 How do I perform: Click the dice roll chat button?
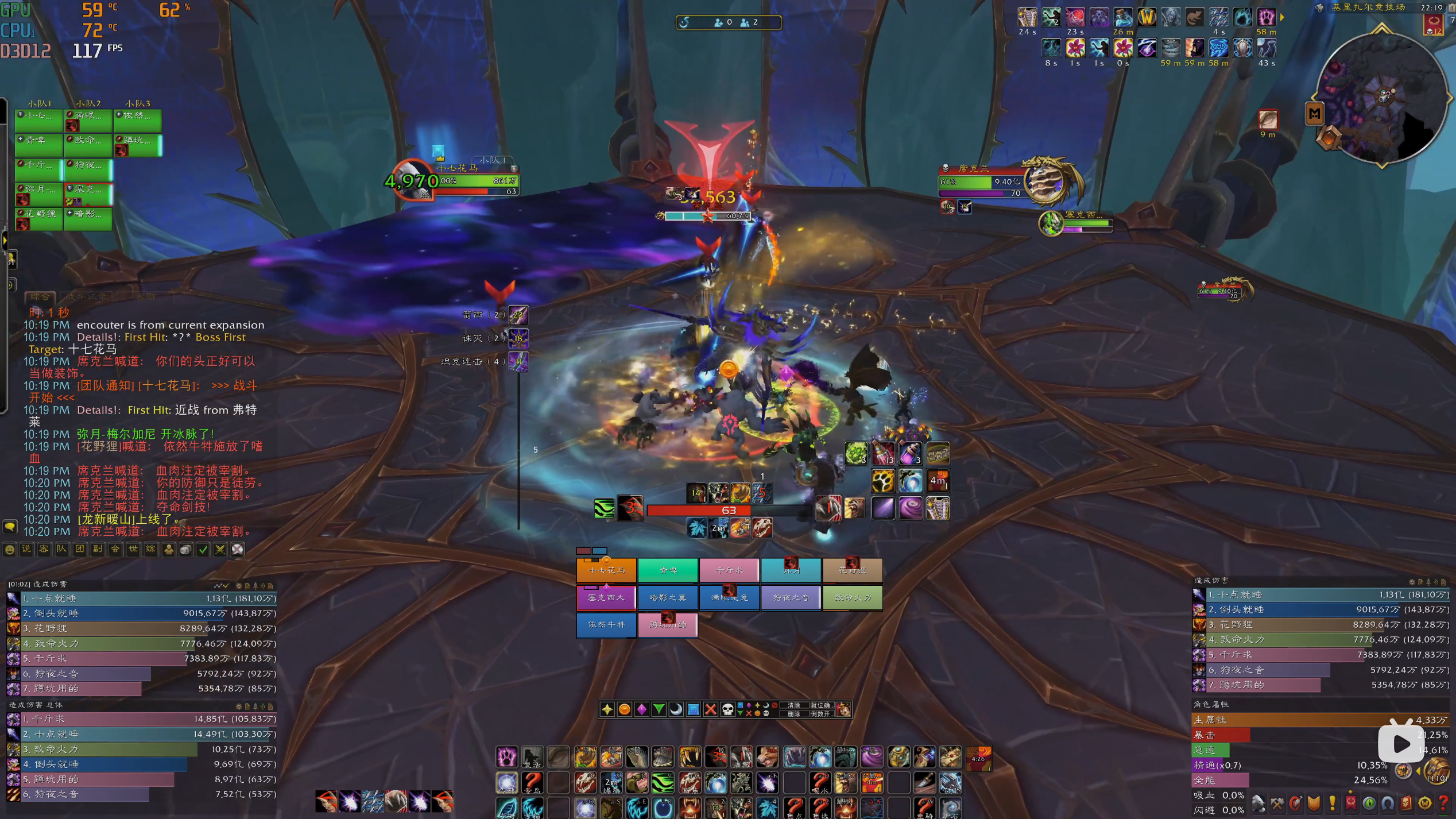click(185, 550)
